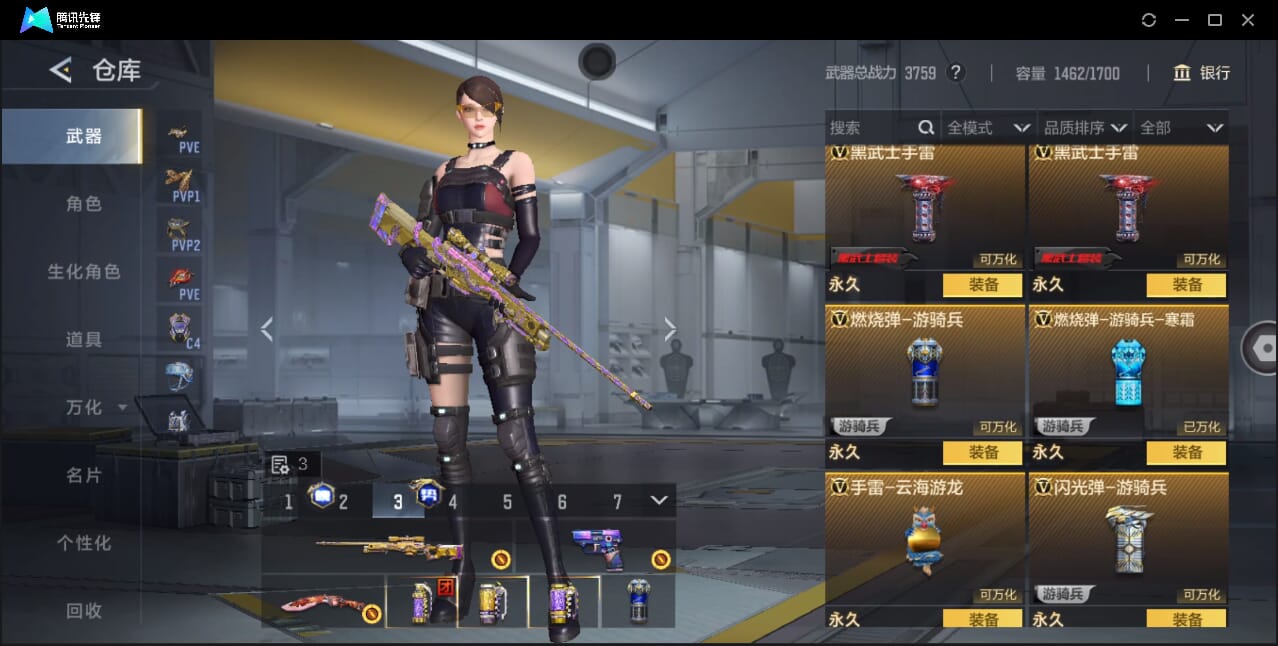The height and width of the screenshot is (646, 1278).
Task: Switch to the 角色 category tab
Action: click(84, 204)
